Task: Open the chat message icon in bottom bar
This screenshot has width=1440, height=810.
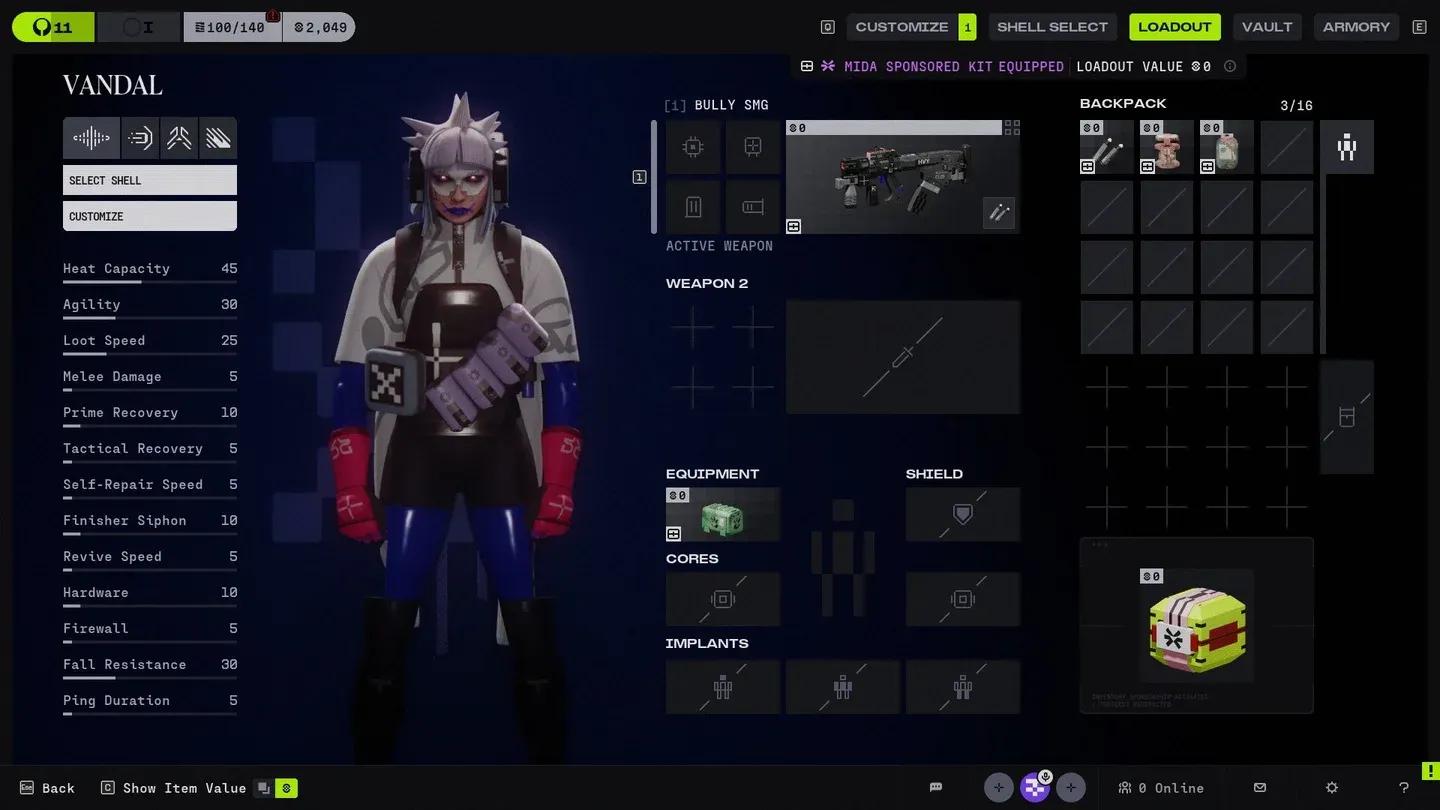Action: 935,788
